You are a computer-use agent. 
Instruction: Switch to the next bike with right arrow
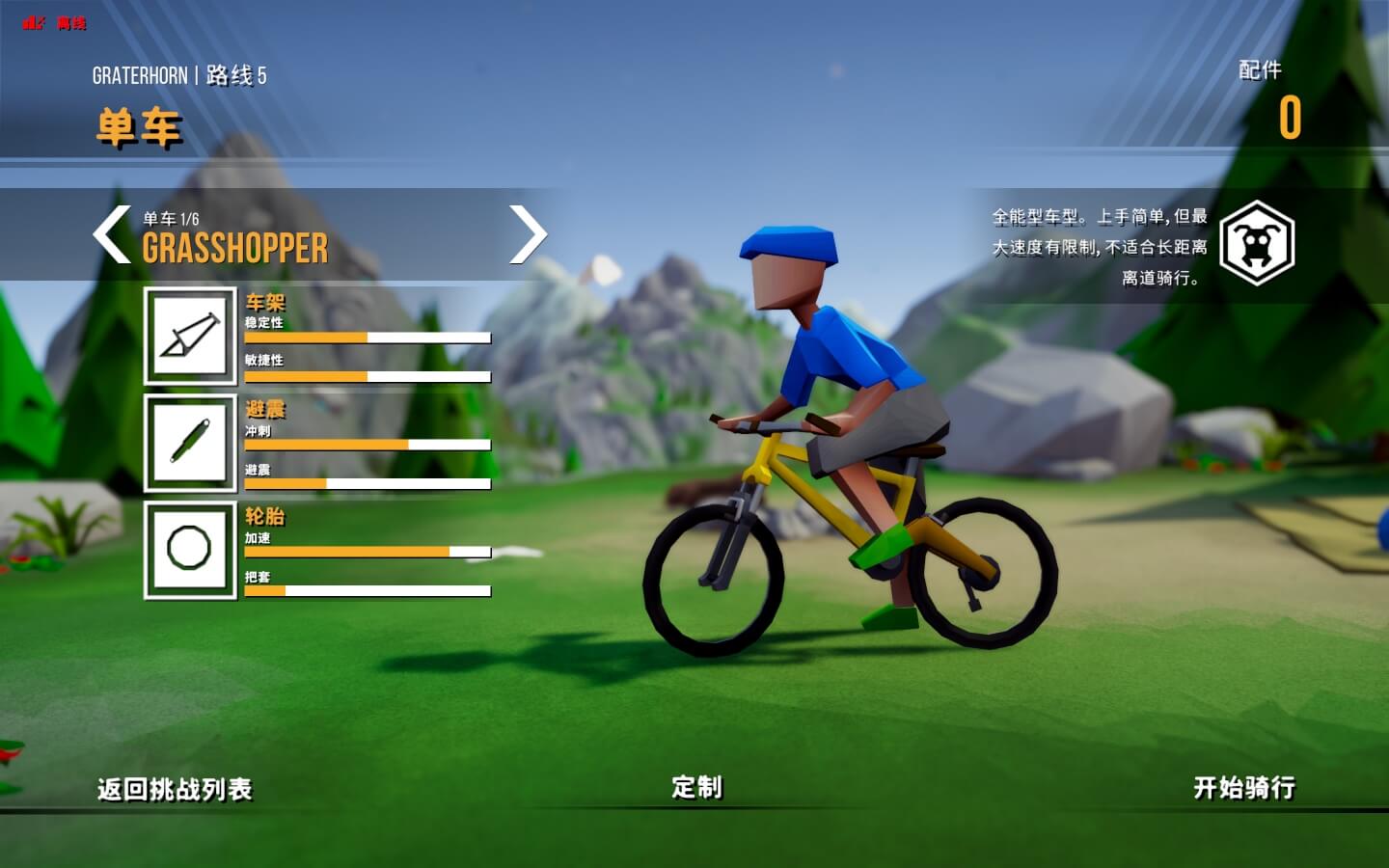[528, 234]
